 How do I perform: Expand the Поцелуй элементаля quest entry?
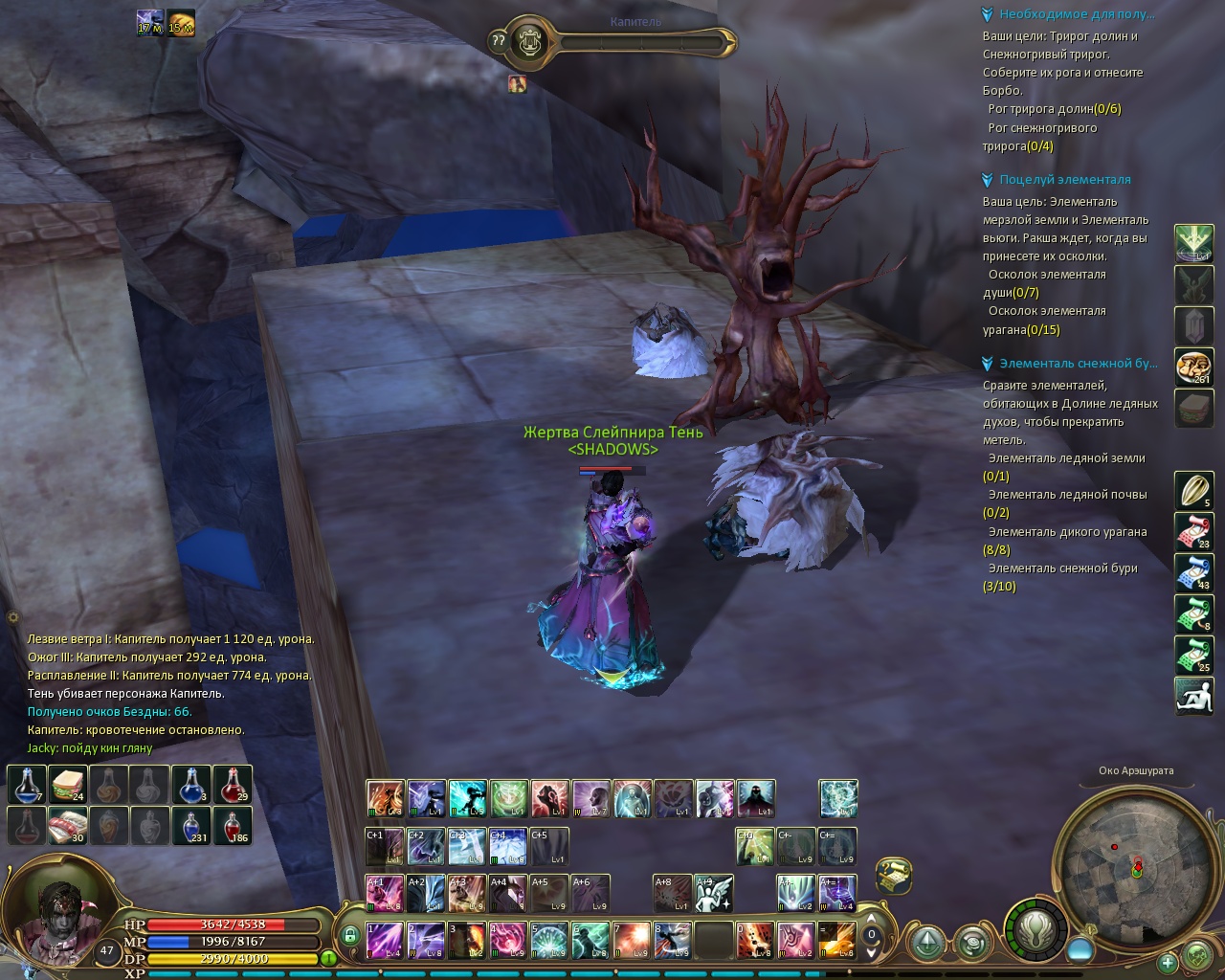pyautogui.click(x=988, y=179)
